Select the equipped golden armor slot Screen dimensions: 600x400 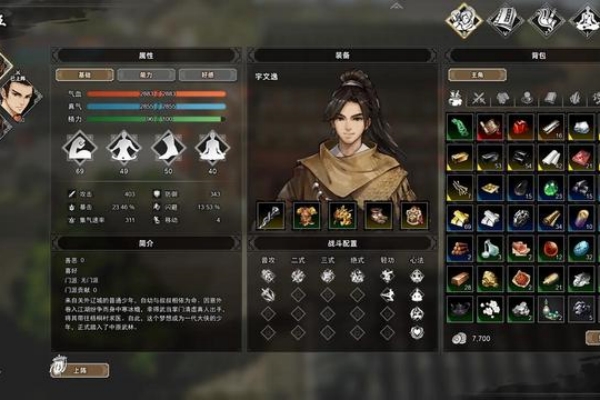tap(305, 215)
